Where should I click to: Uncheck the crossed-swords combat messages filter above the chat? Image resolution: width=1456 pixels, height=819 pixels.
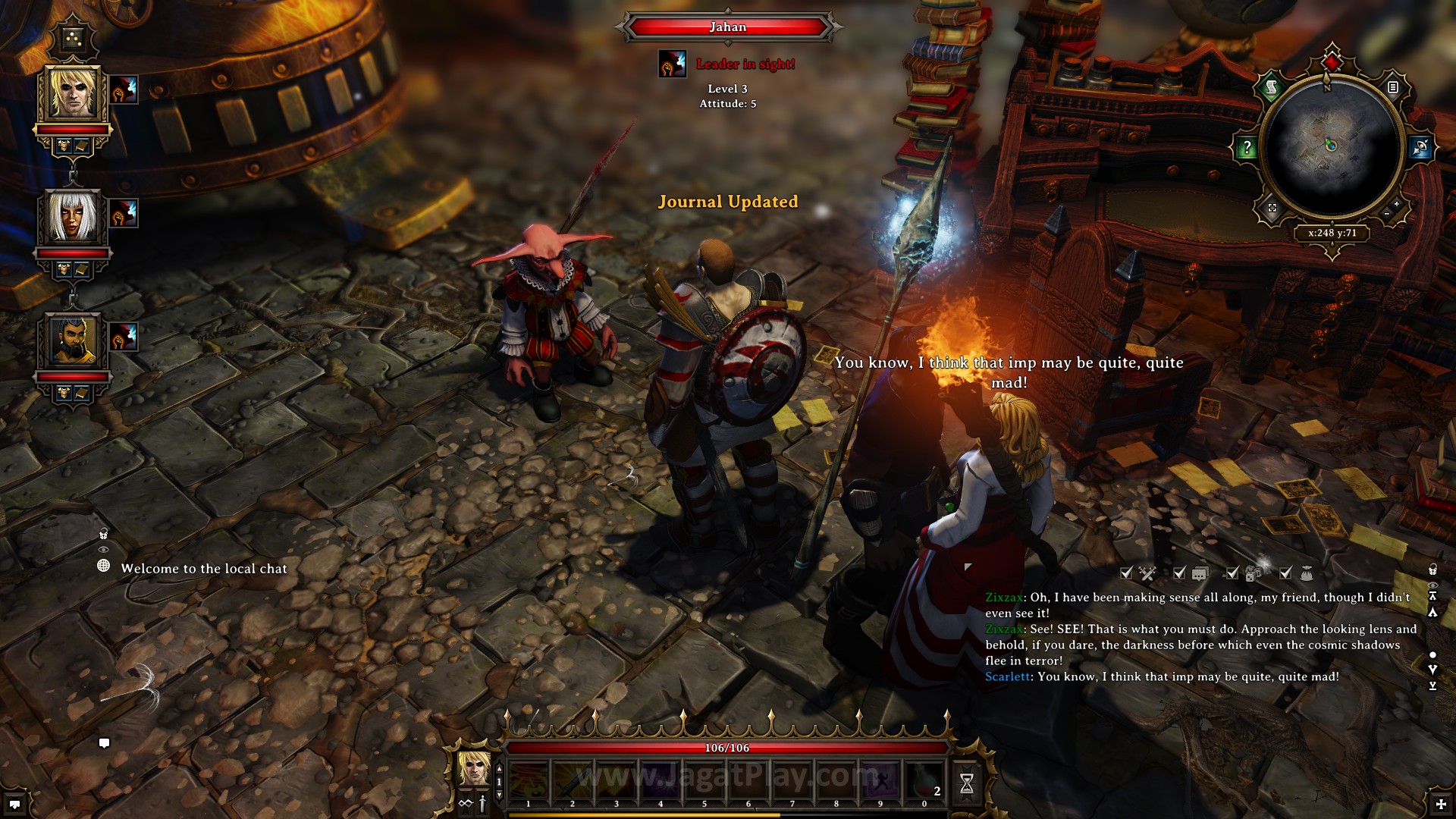[x=1125, y=573]
